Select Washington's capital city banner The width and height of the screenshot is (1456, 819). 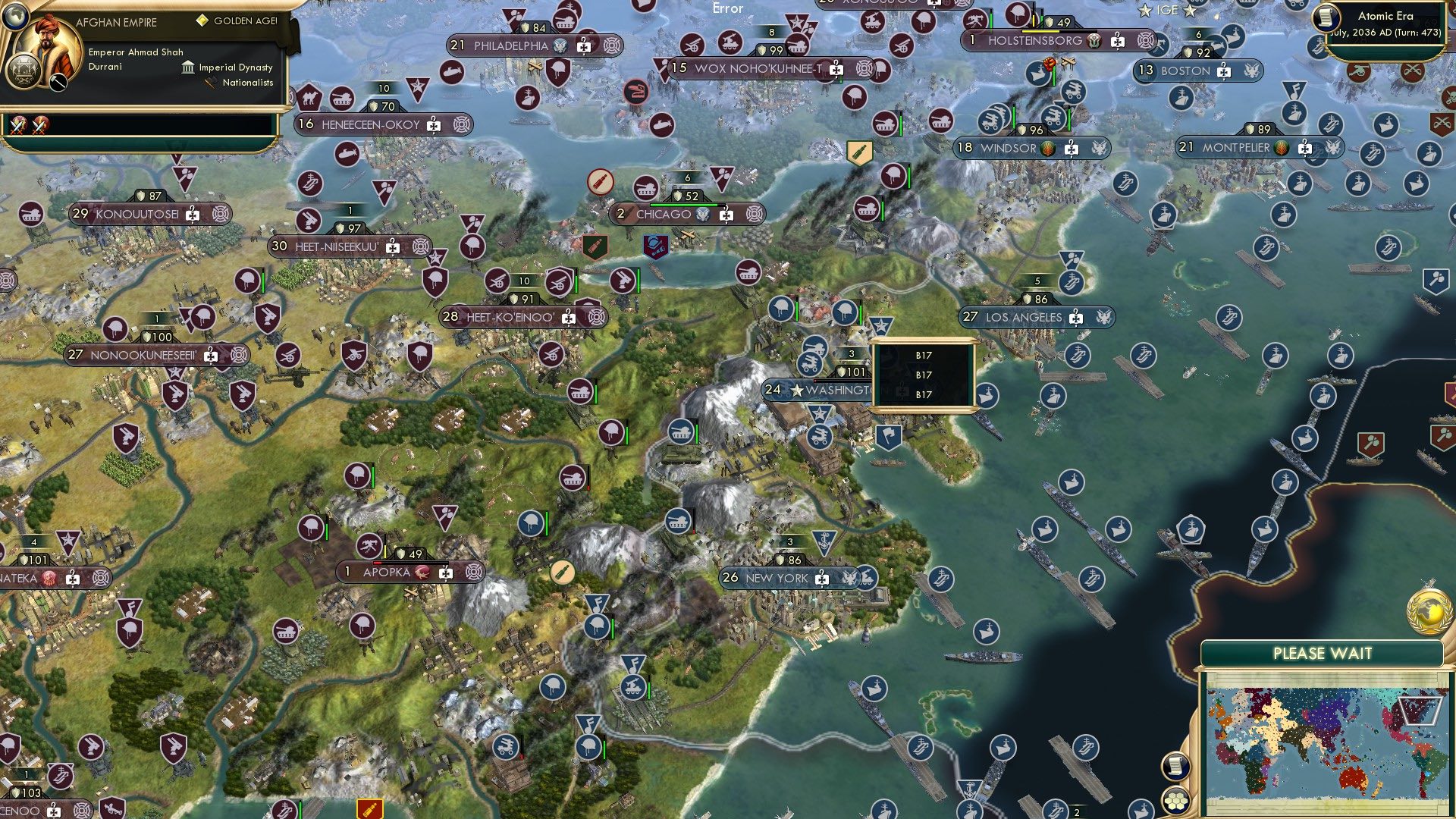(834, 391)
